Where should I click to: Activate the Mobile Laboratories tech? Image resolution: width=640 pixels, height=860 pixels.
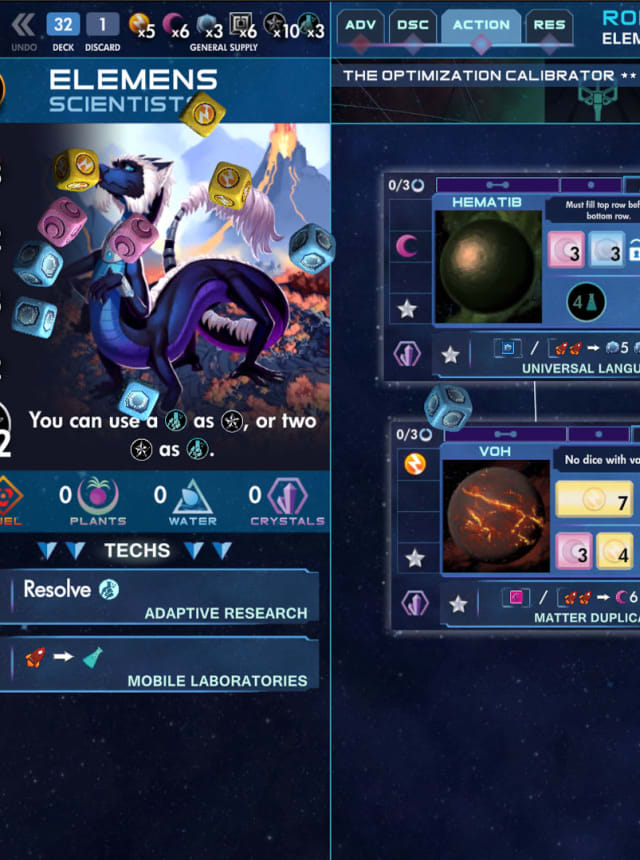(160, 665)
